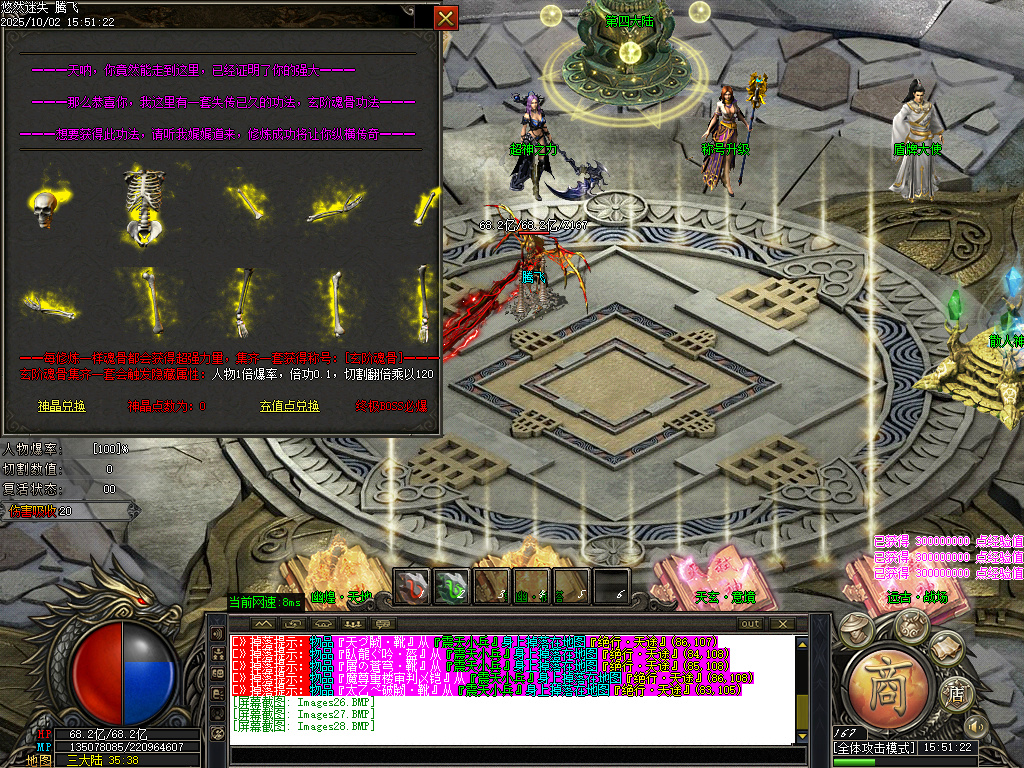This screenshot has width=1024, height=768.
Task: Close the soul bone dialog panel
Action: 446,18
